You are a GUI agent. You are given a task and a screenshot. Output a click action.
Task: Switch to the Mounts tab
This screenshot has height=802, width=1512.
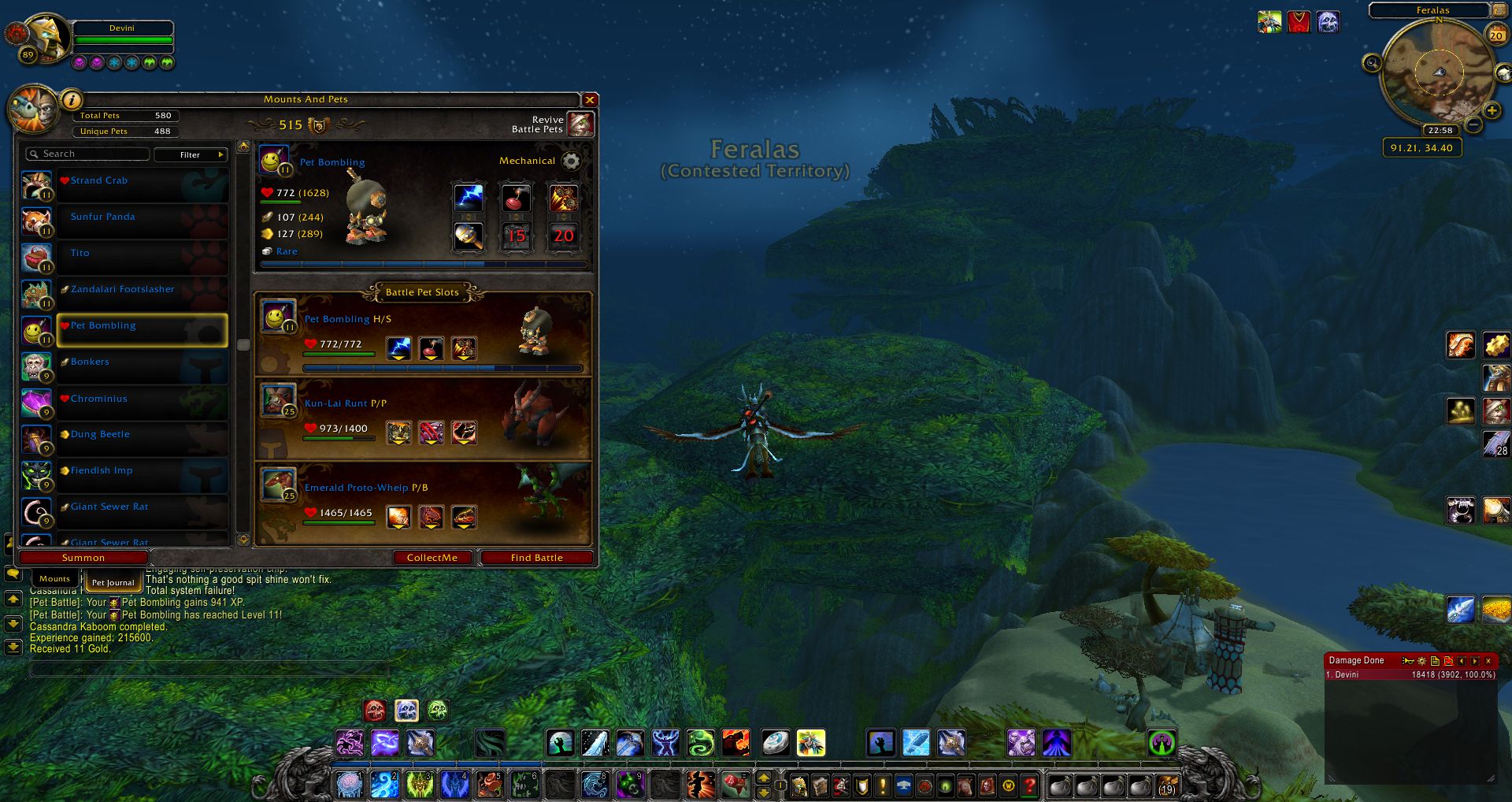pos(54,579)
